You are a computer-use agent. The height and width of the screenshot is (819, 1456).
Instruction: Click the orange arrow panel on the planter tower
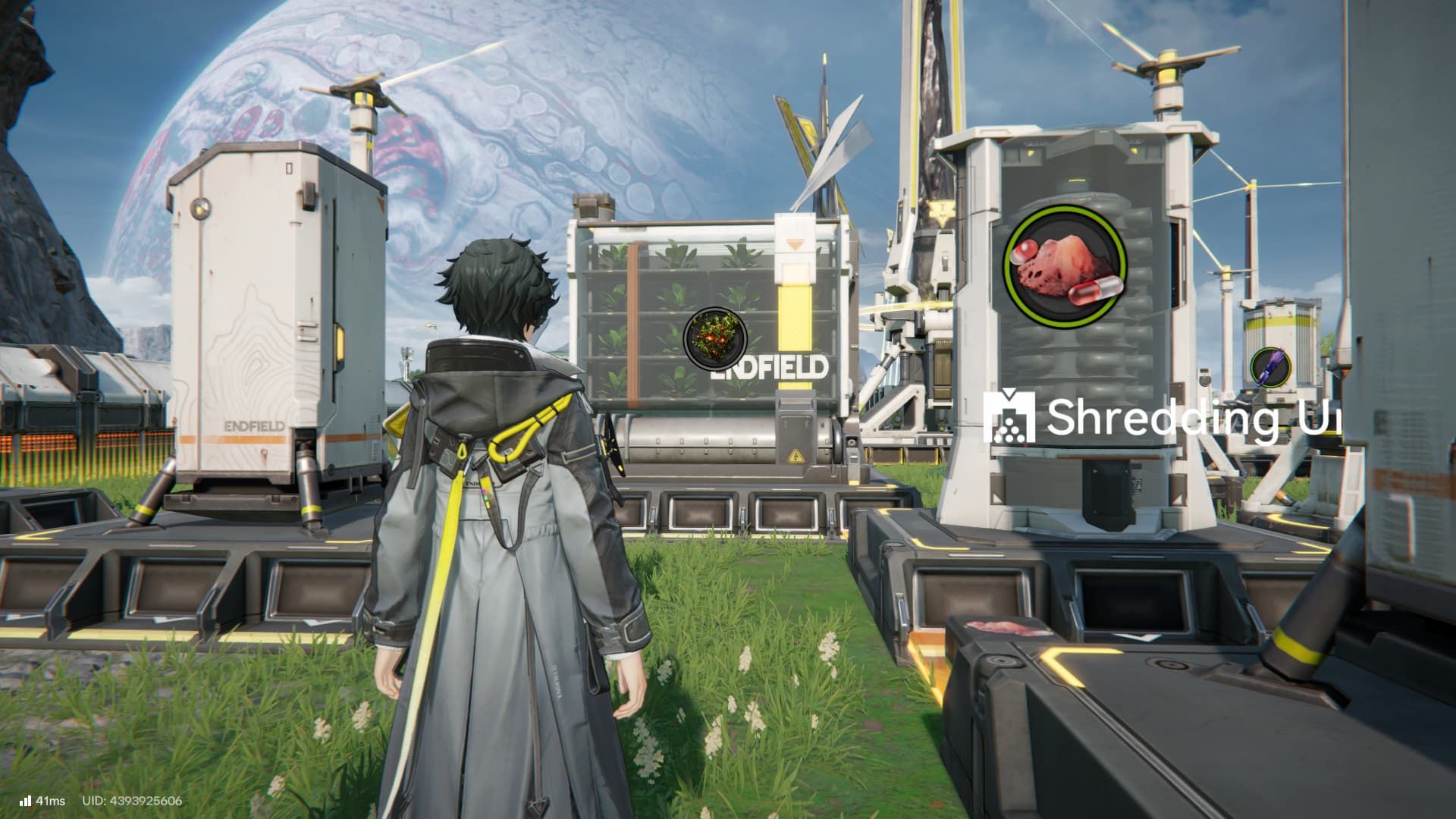796,243
